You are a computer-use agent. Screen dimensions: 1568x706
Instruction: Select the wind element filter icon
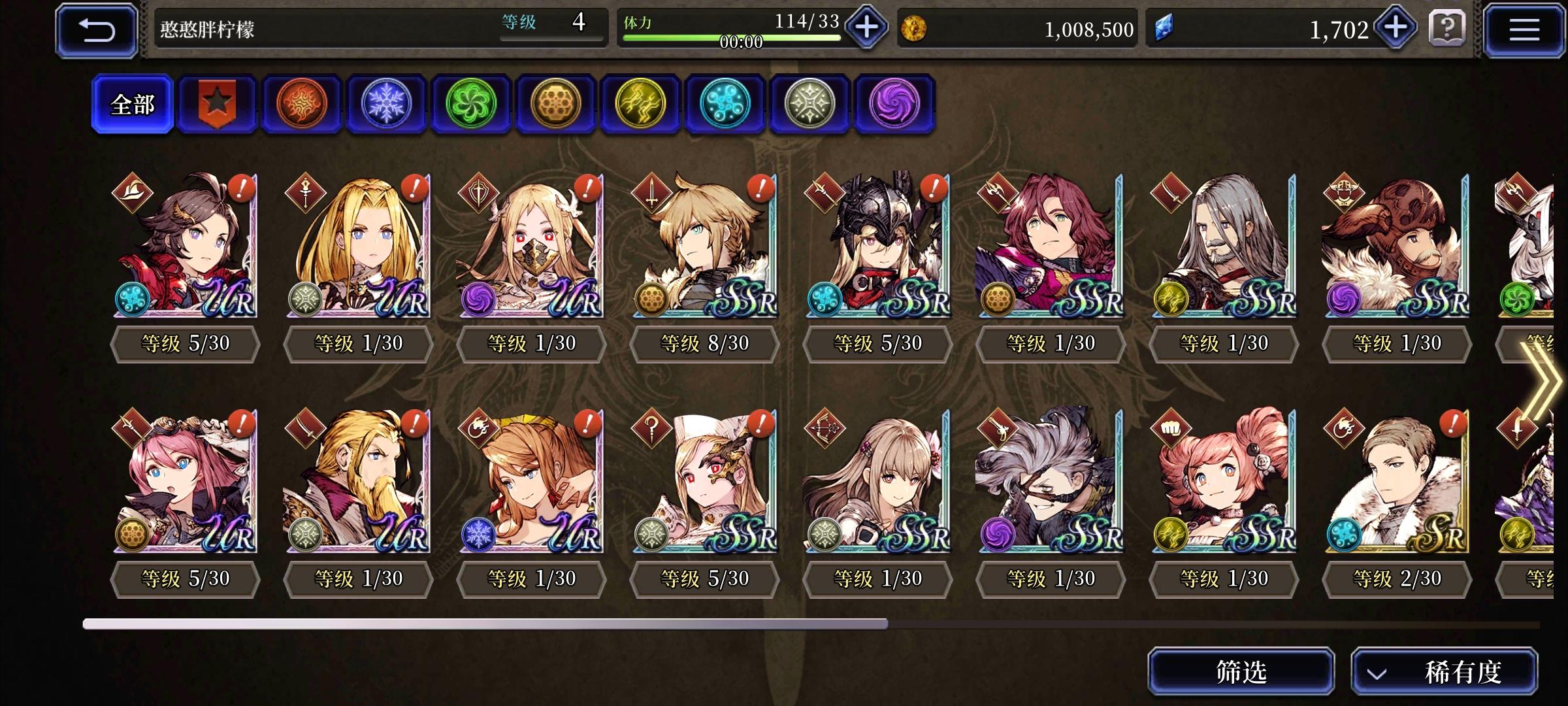point(471,103)
